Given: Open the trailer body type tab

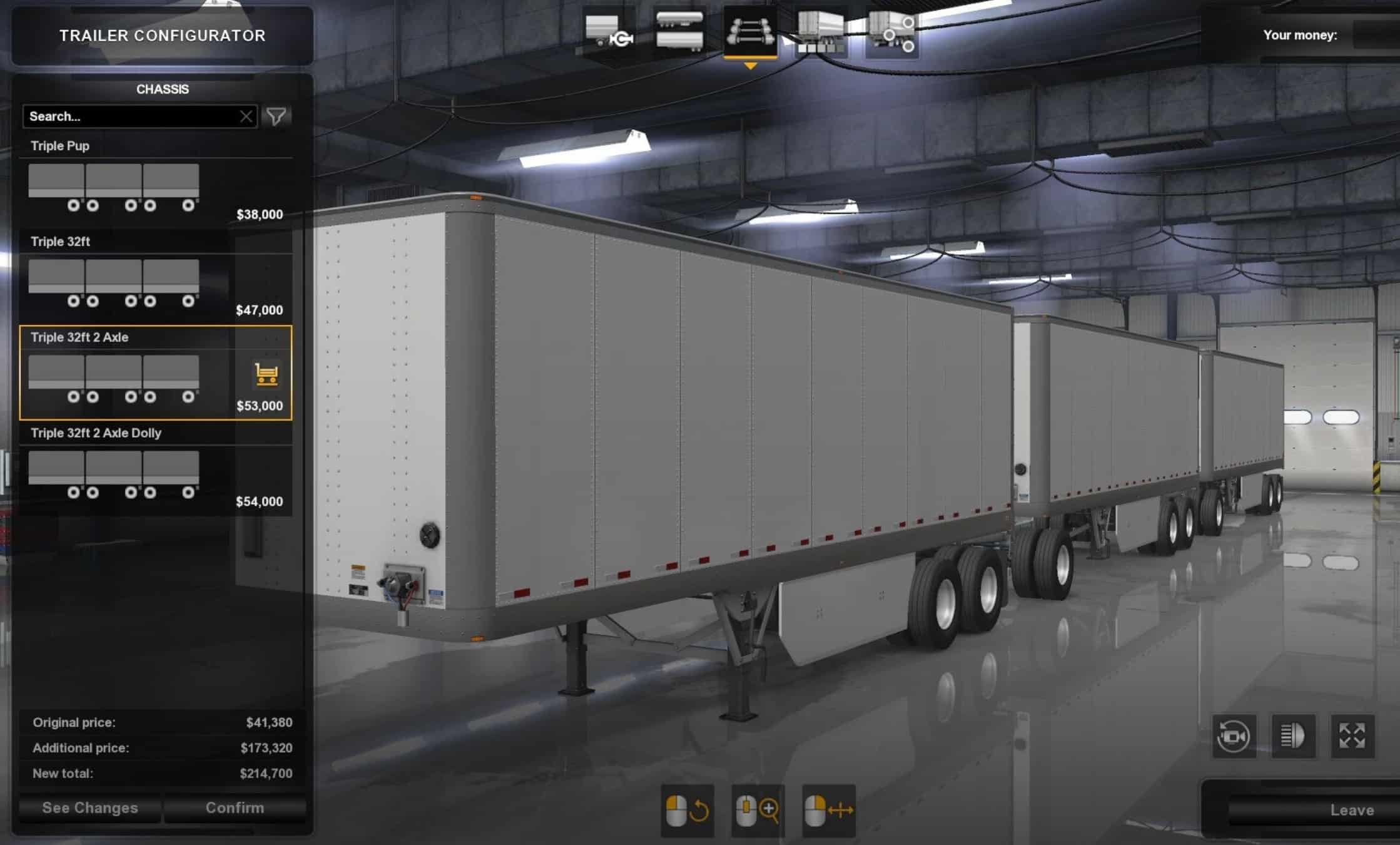Looking at the screenshot, I should coord(679,33).
